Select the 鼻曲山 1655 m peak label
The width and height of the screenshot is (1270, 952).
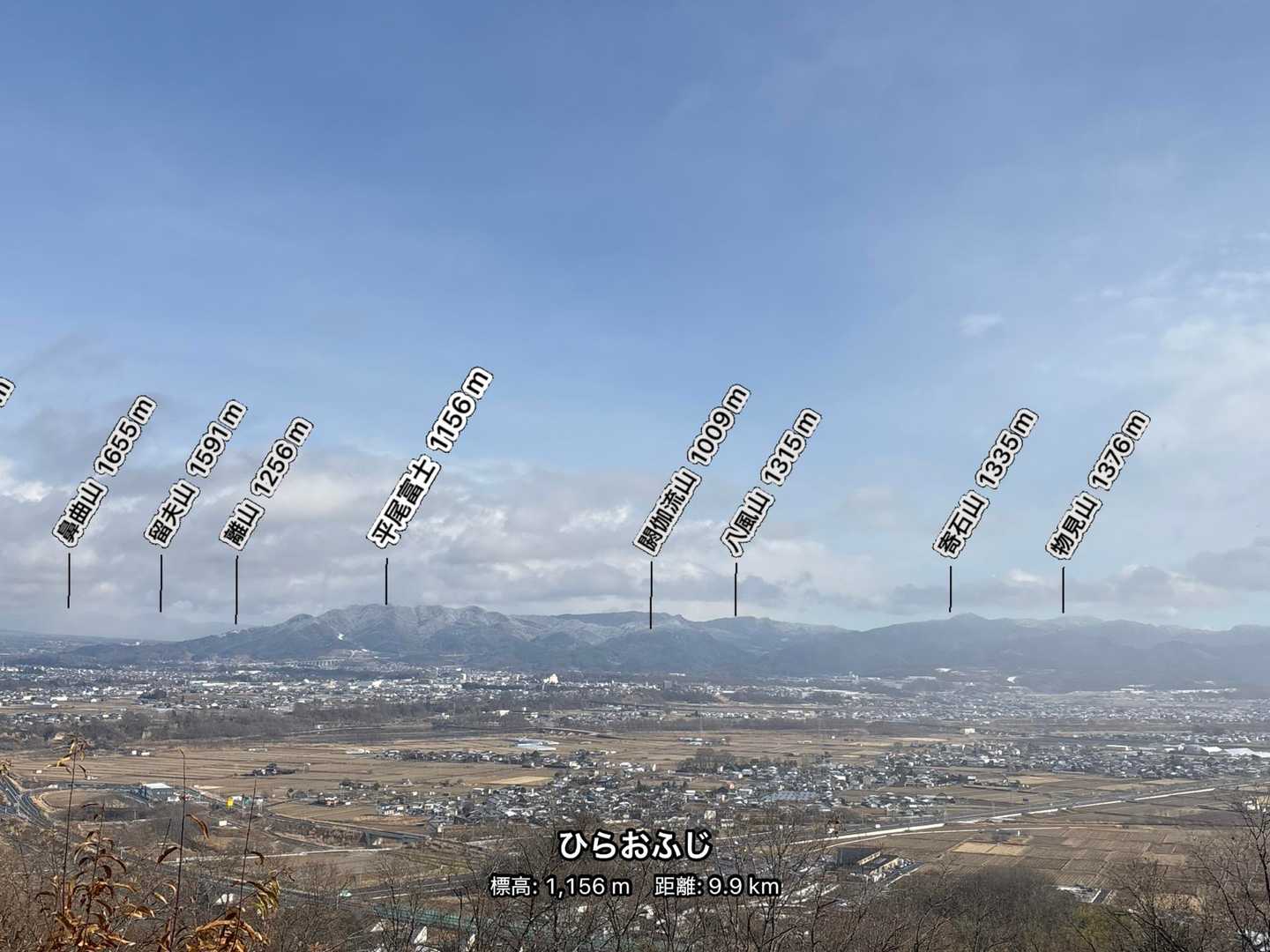(x=104, y=473)
